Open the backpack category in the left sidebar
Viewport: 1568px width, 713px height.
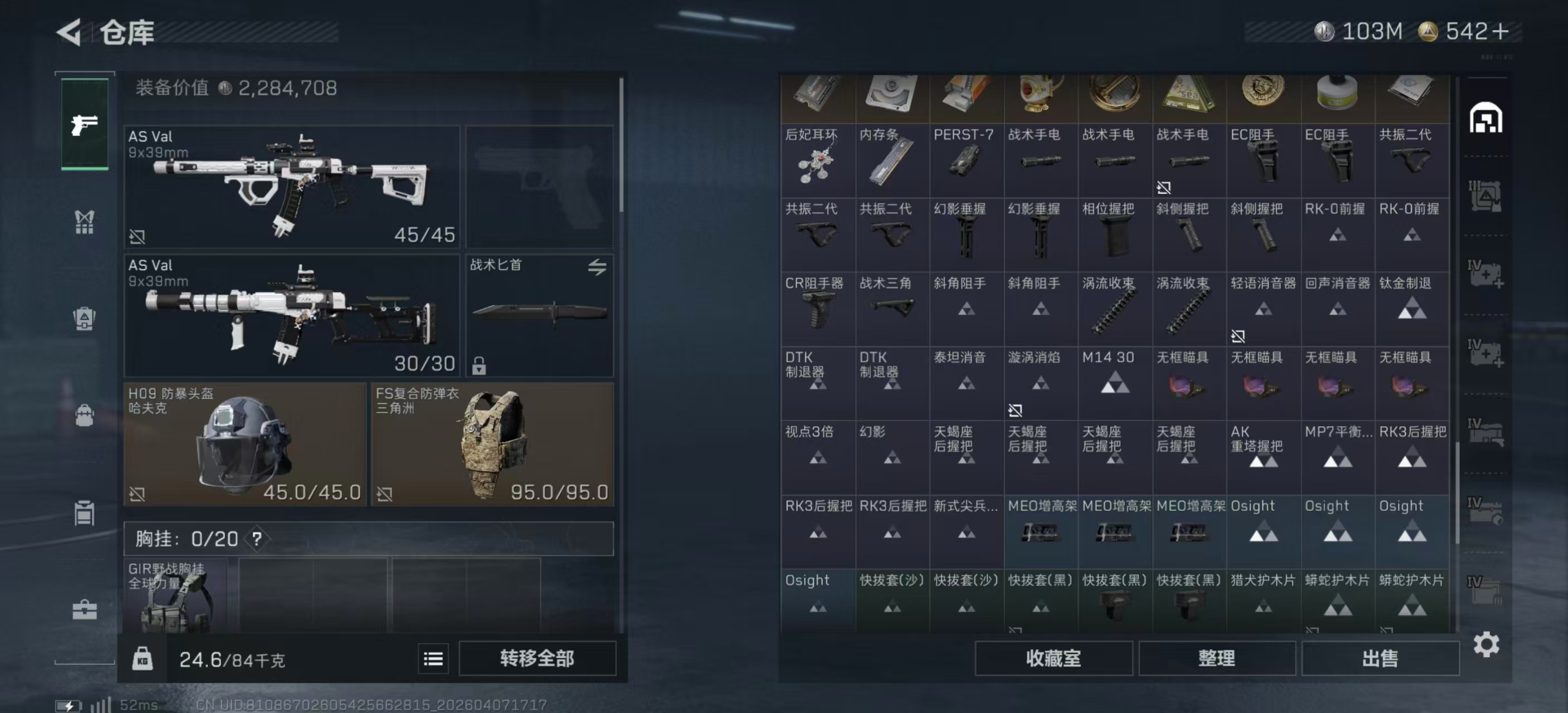click(x=85, y=416)
